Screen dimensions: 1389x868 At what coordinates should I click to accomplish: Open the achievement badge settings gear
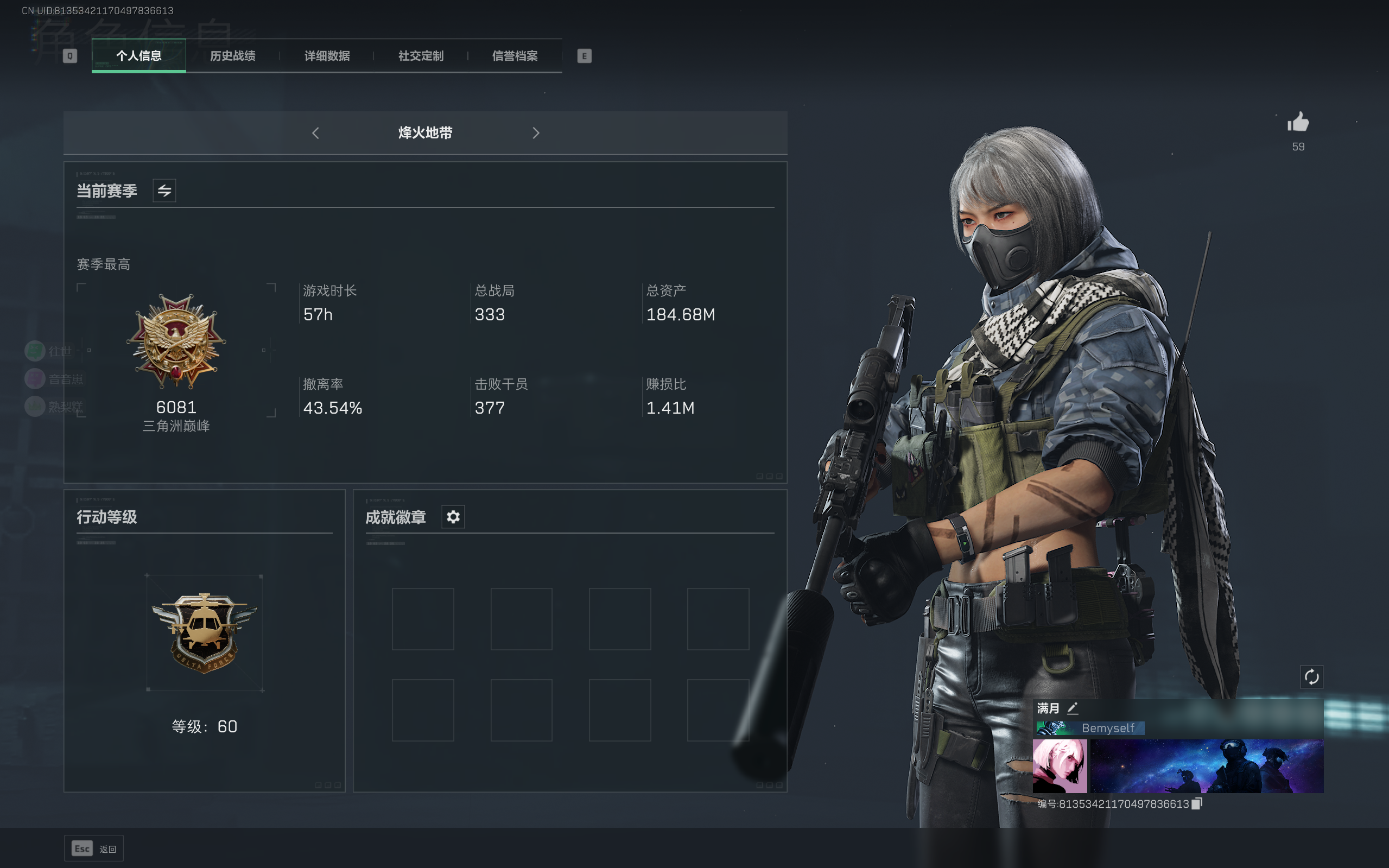click(x=453, y=517)
